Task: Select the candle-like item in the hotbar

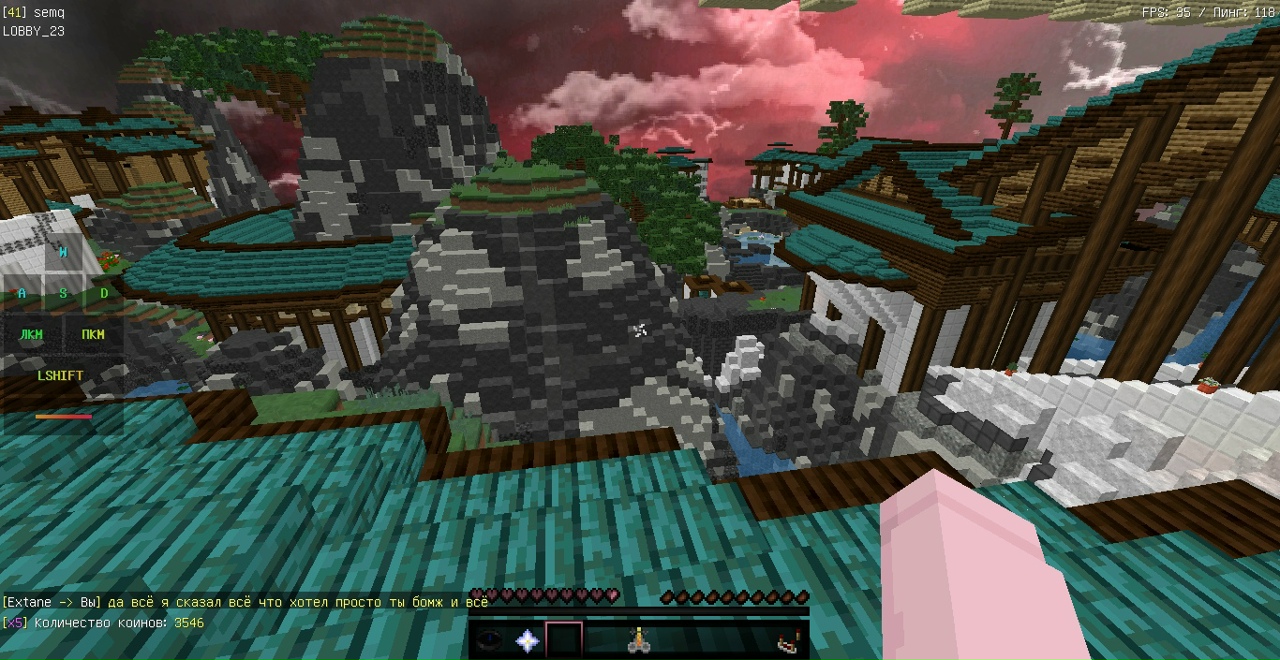Action: (637, 641)
